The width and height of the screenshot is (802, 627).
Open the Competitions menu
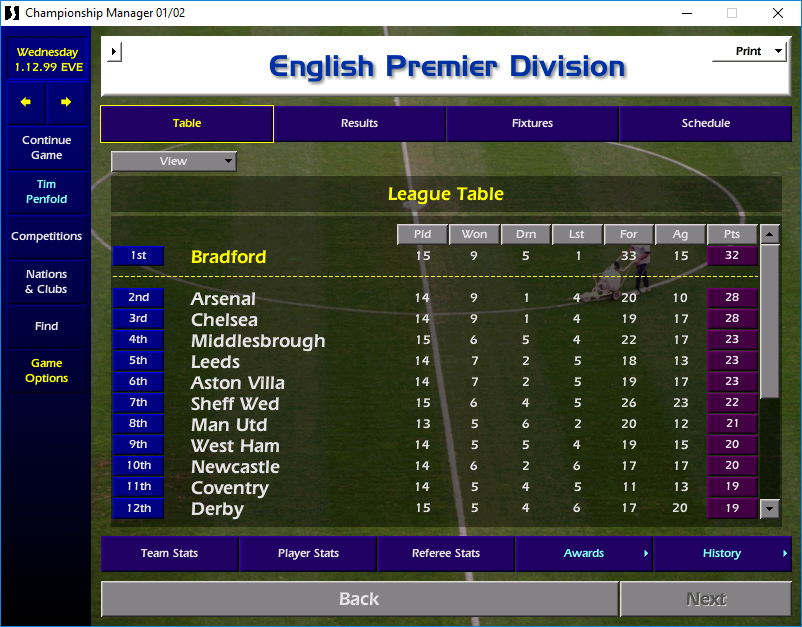click(x=46, y=237)
